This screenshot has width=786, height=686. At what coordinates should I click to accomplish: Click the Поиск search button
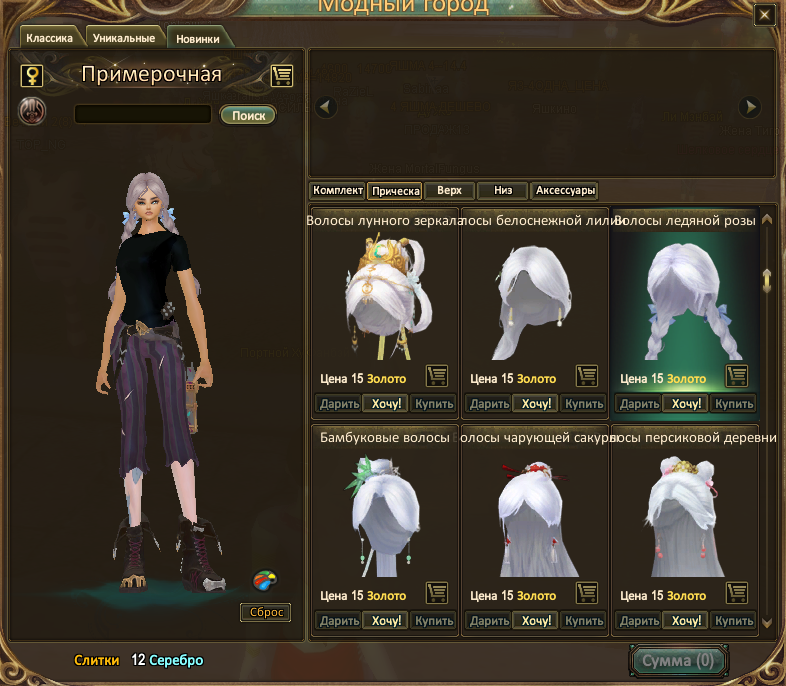248,115
